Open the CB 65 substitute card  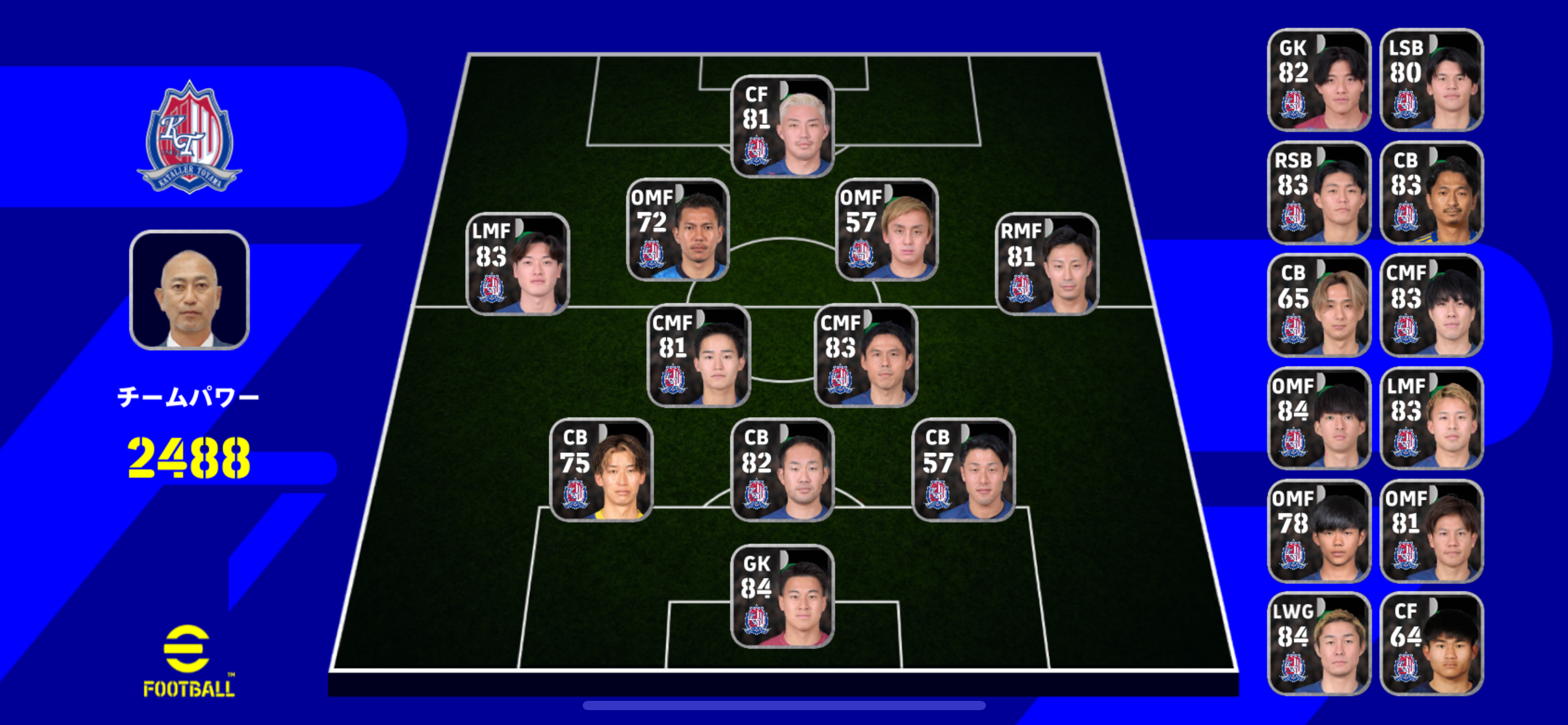(x=1319, y=305)
